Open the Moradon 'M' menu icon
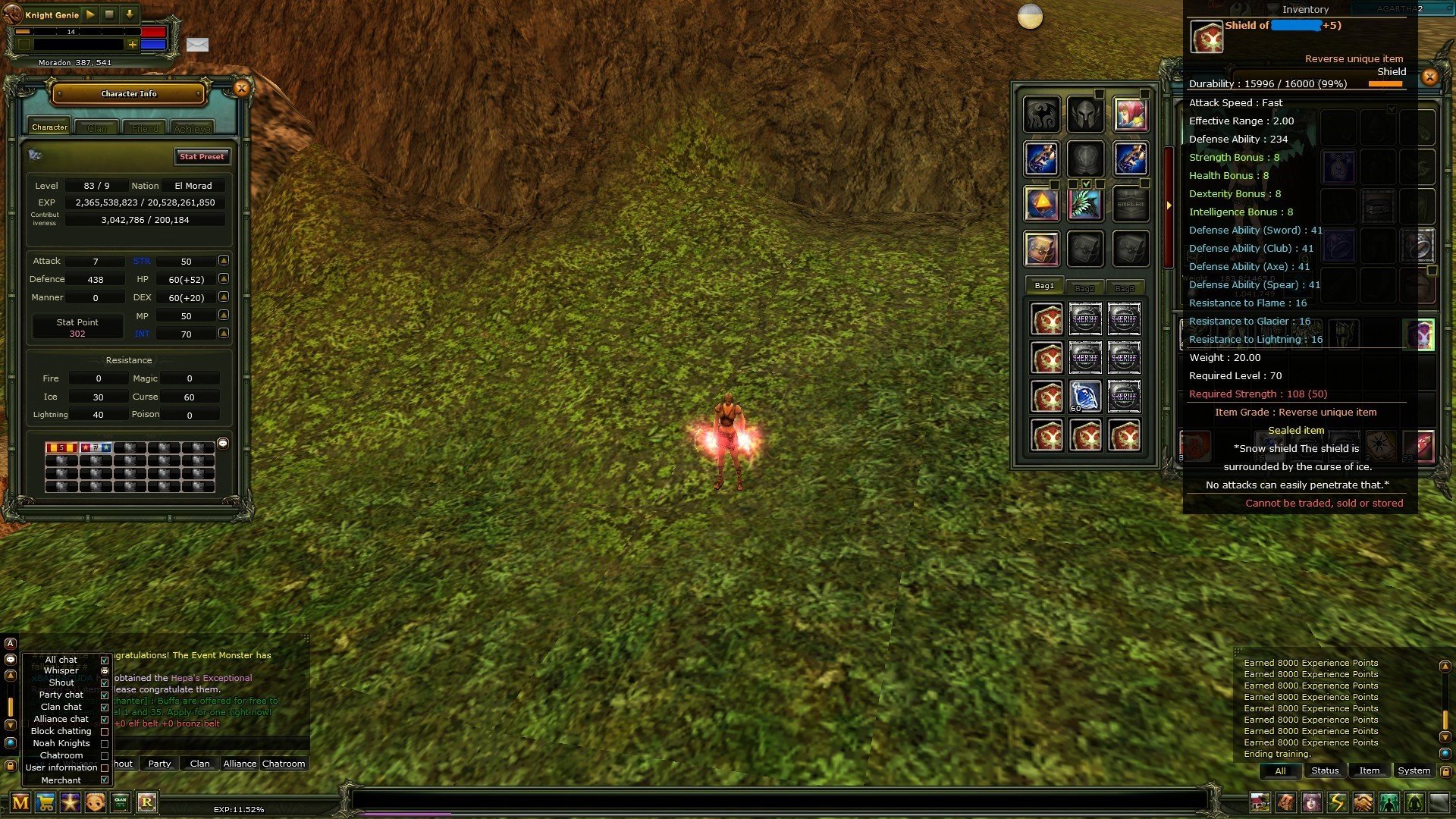Image resolution: width=1456 pixels, height=819 pixels. (x=22, y=803)
